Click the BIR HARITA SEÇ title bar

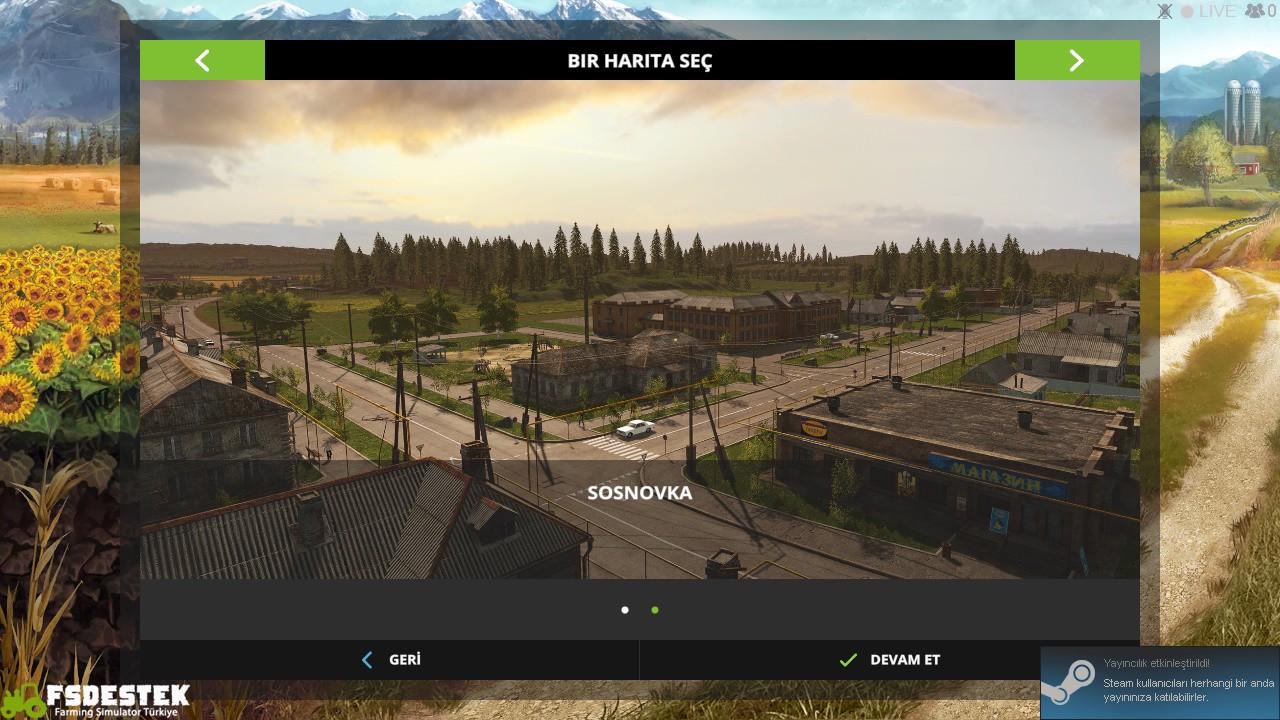640,60
